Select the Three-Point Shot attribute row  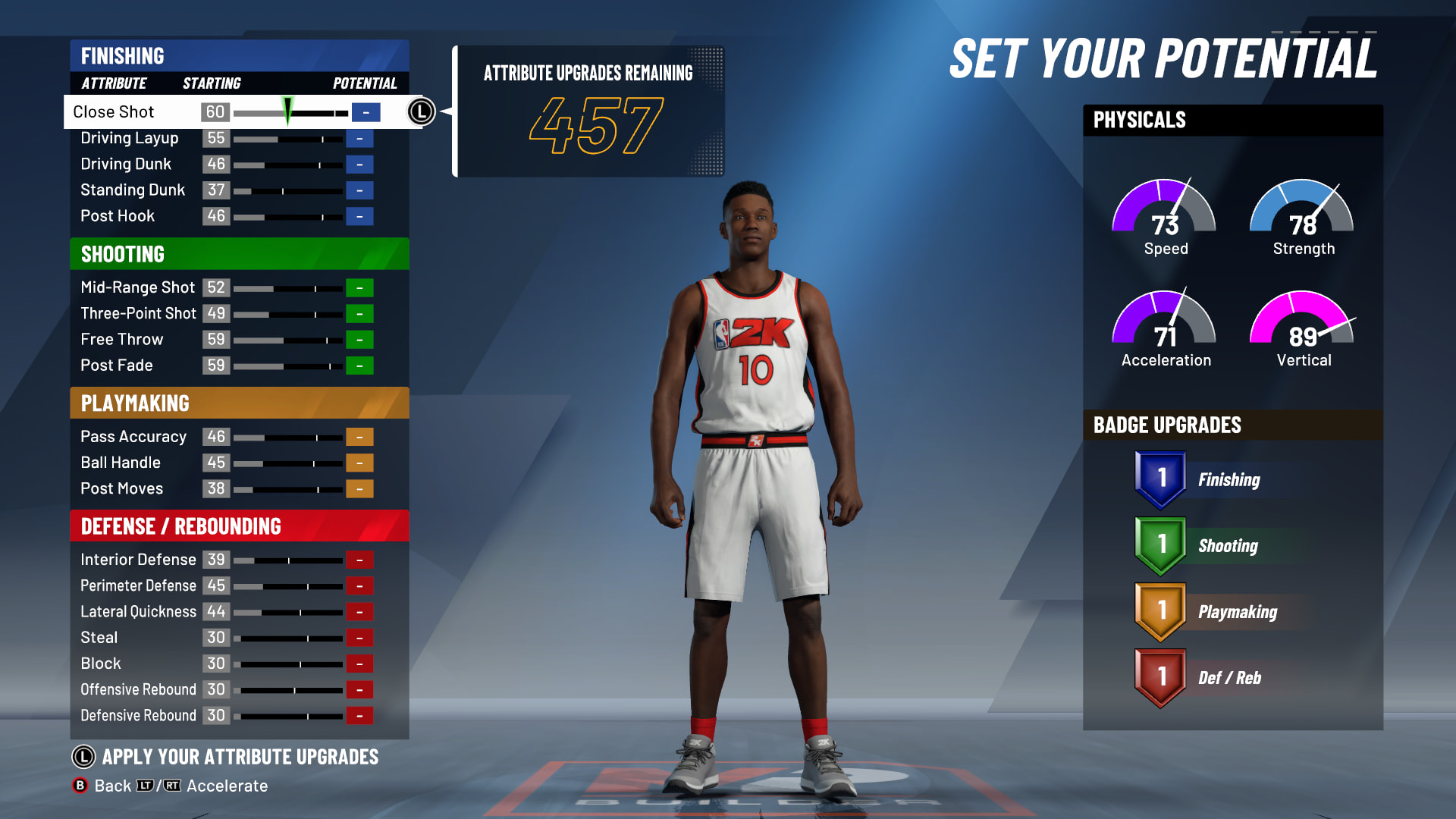pyautogui.click(x=138, y=314)
